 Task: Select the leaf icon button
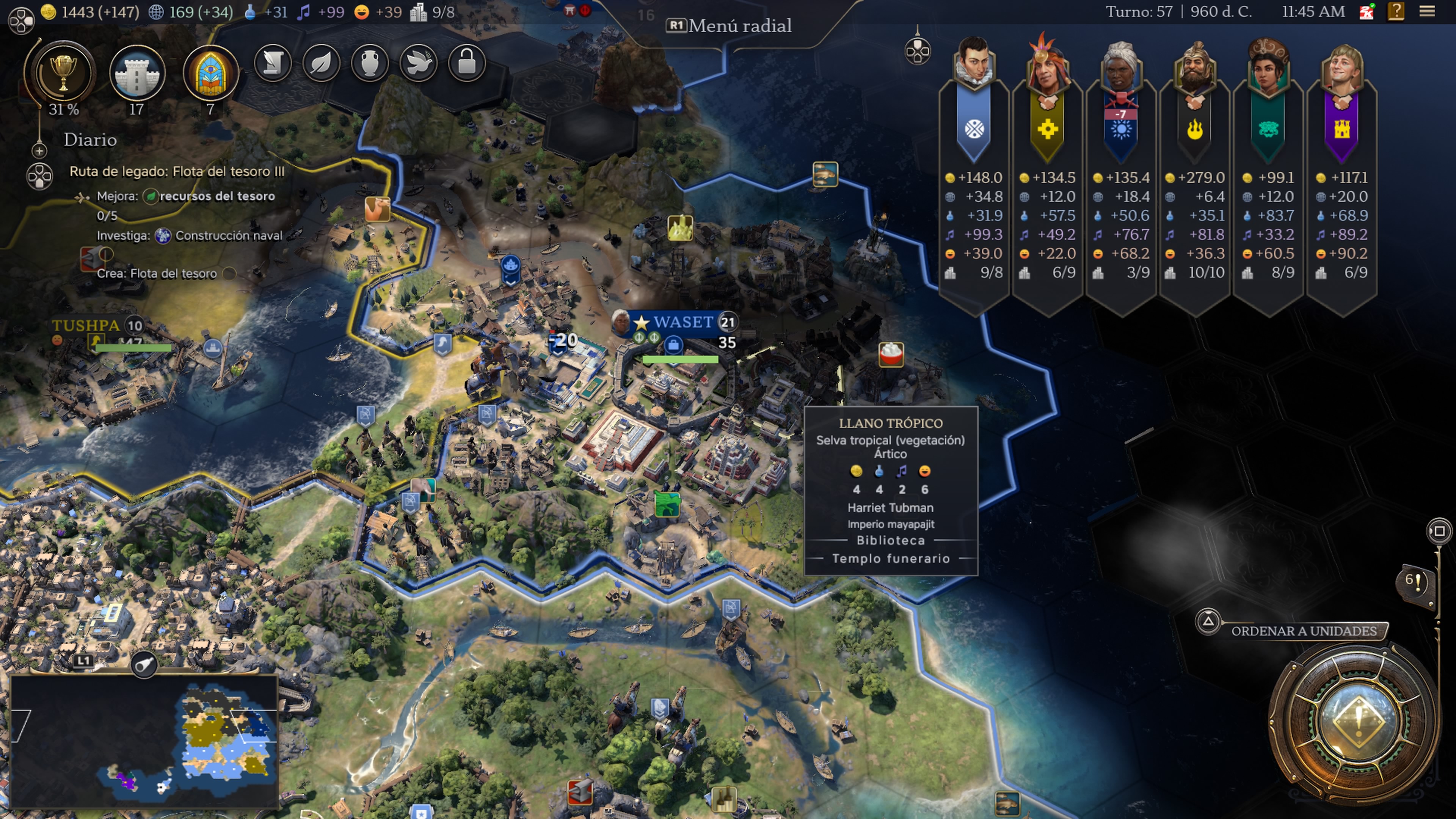(x=321, y=63)
